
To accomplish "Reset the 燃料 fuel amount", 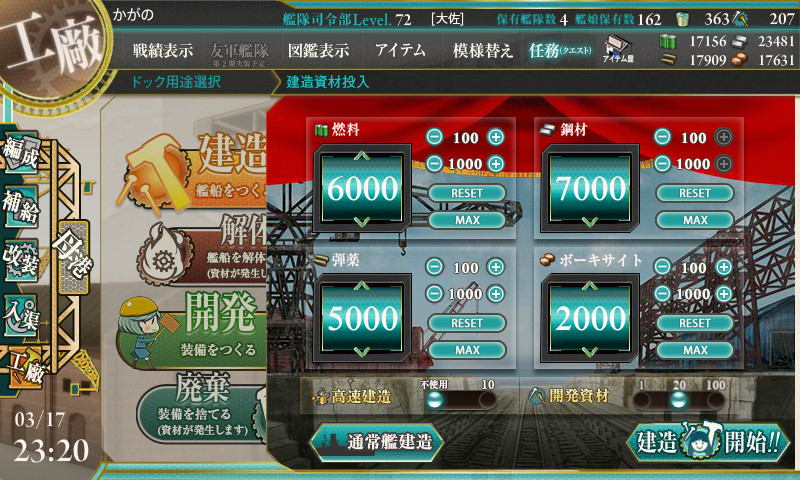I will (x=467, y=193).
